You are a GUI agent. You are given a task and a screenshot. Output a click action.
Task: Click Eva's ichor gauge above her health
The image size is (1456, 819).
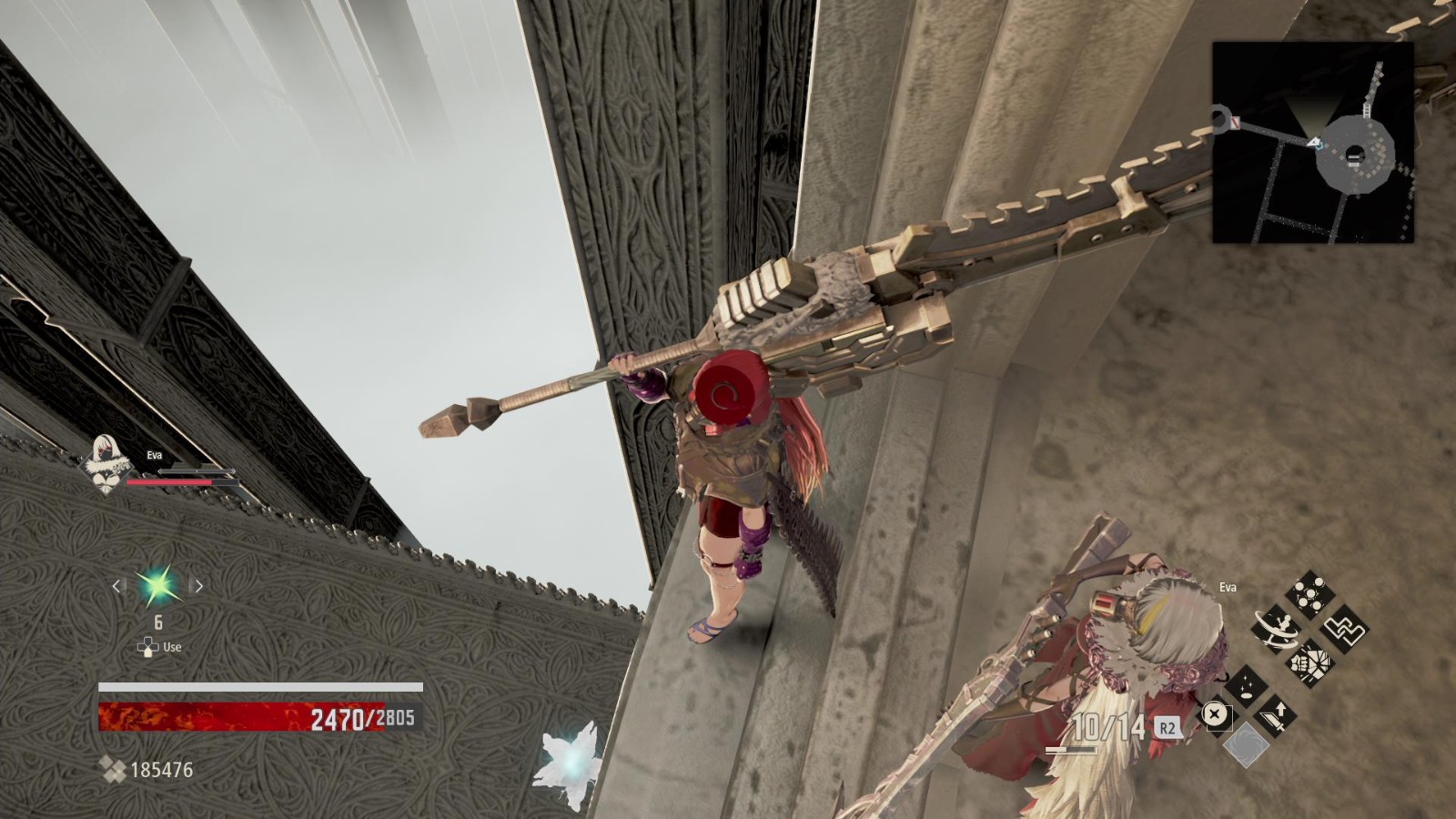[x=197, y=470]
